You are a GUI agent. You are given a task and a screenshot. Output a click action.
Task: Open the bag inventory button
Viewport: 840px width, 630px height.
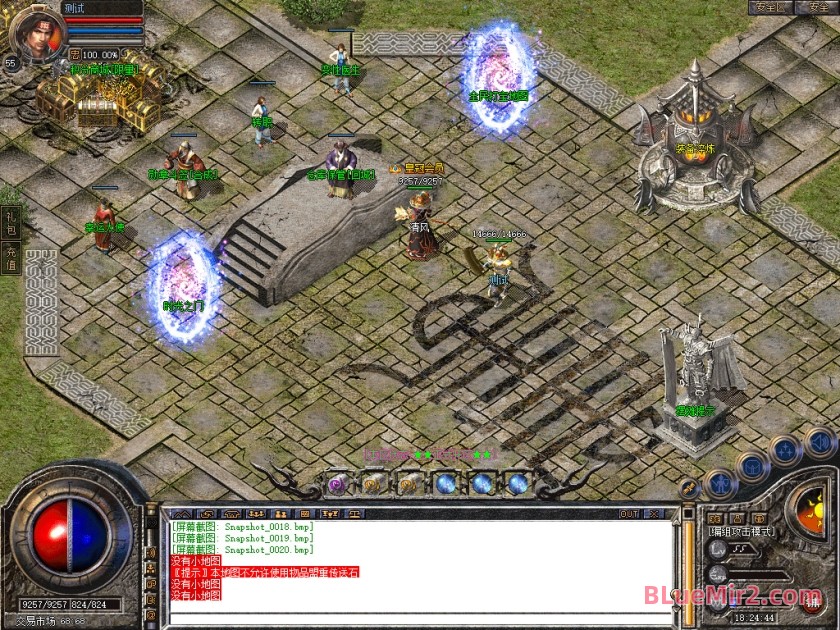753,466
